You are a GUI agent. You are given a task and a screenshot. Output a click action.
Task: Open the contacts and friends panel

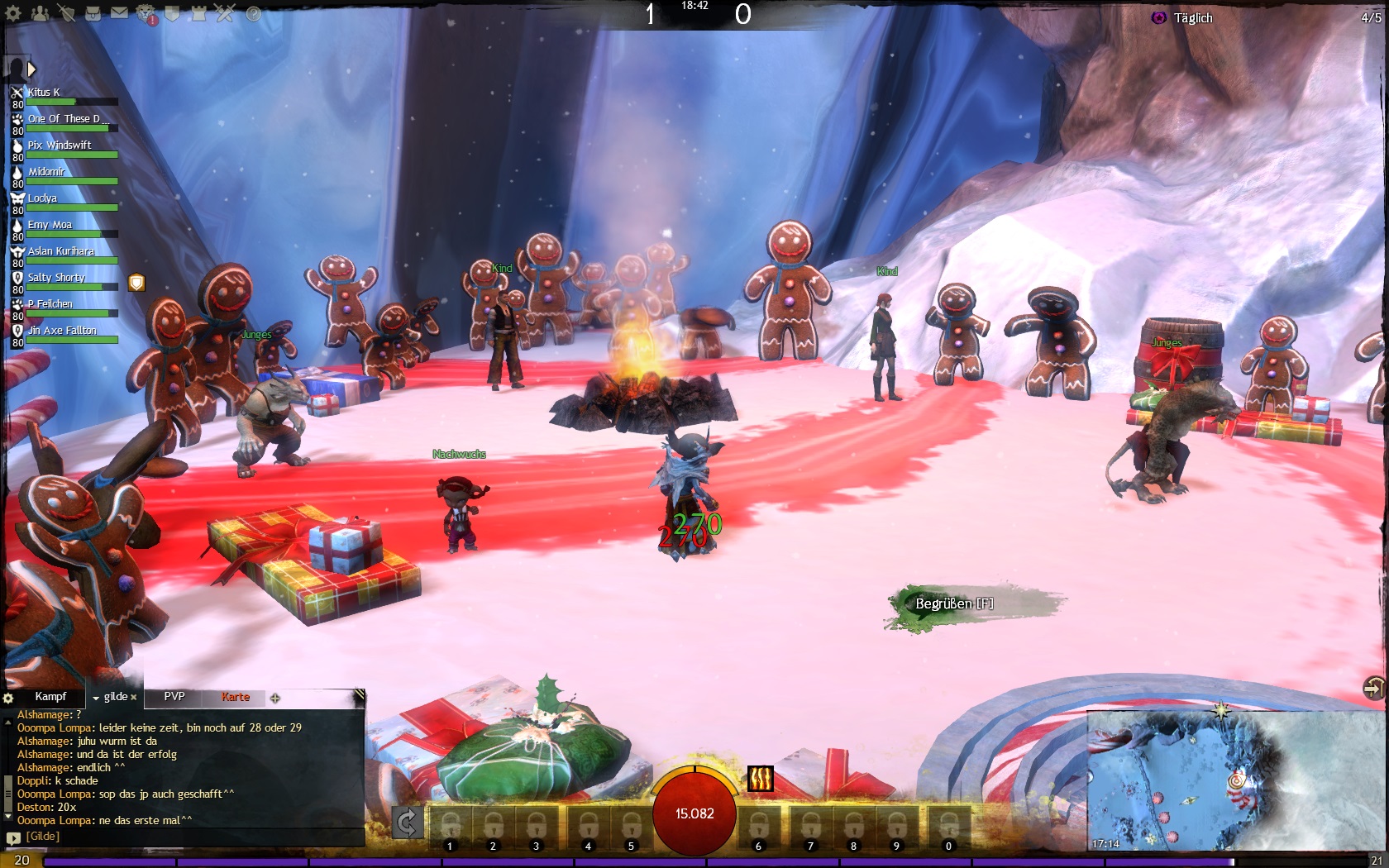(x=40, y=13)
